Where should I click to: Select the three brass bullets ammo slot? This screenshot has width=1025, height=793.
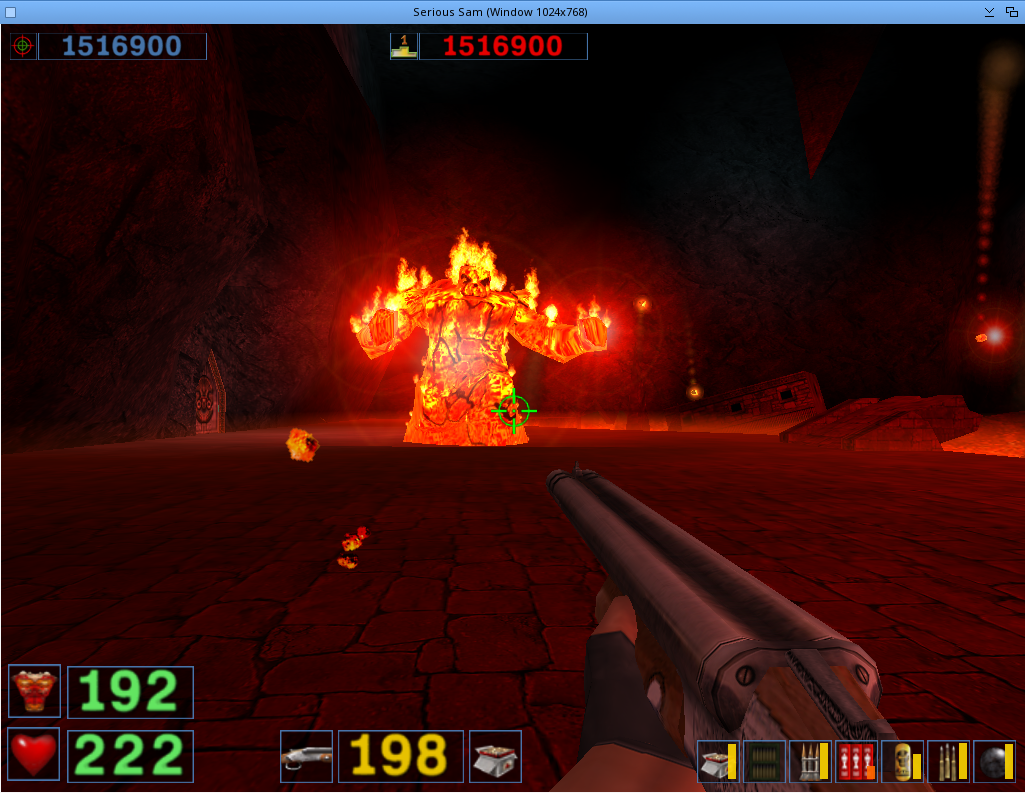947,761
